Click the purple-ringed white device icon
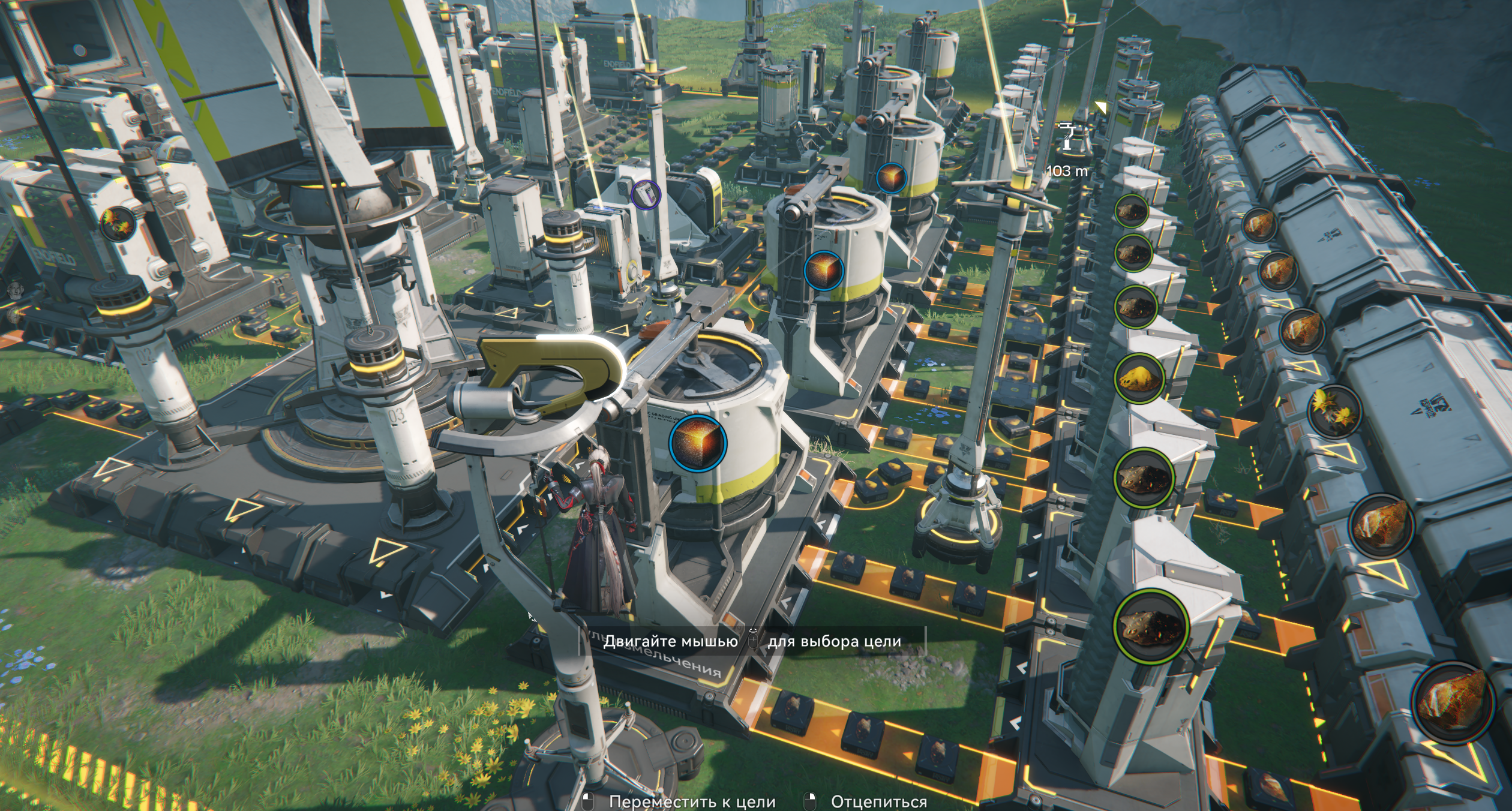 [x=646, y=194]
